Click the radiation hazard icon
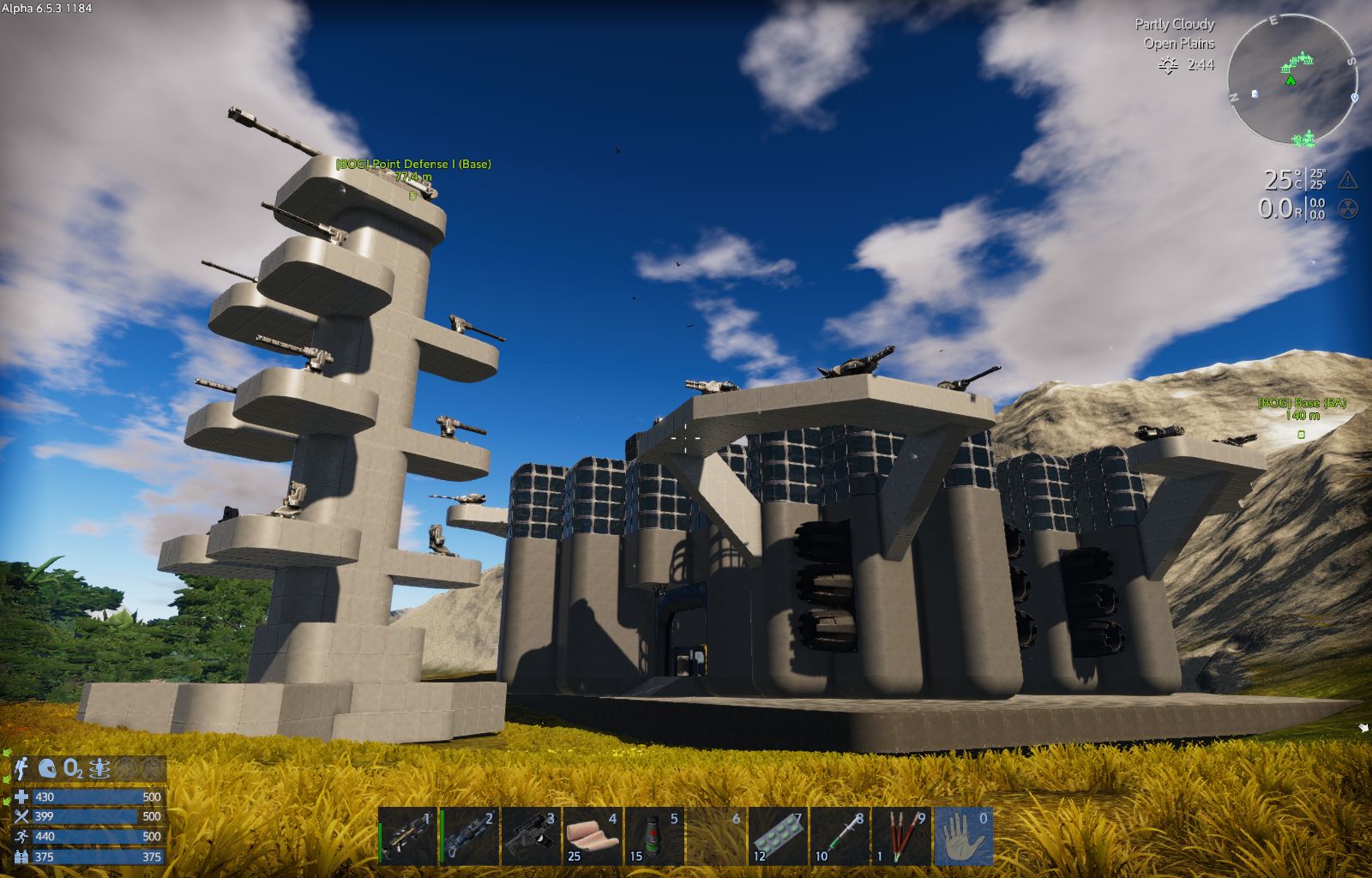Screen dimensions: 1372x878 point(1347,208)
